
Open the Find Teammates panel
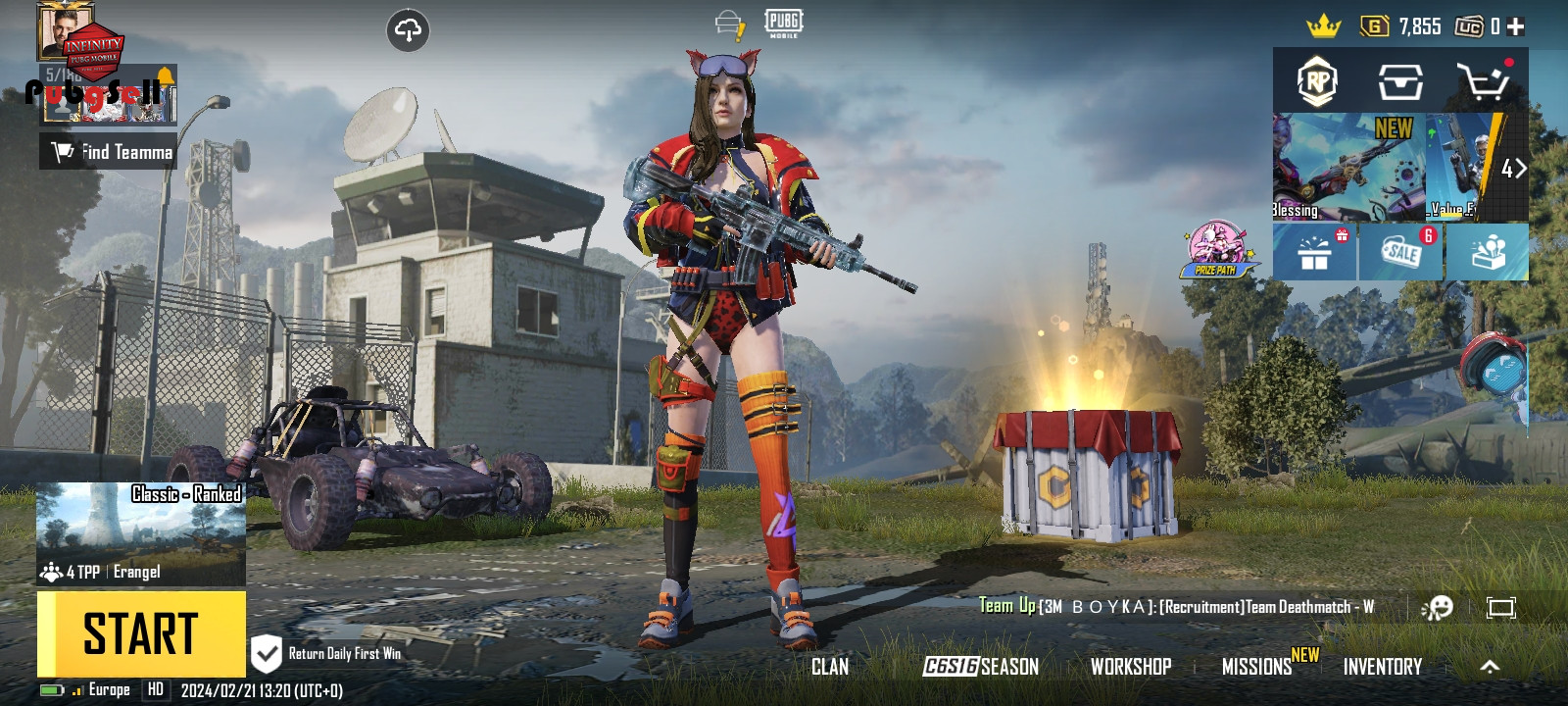pos(109,152)
